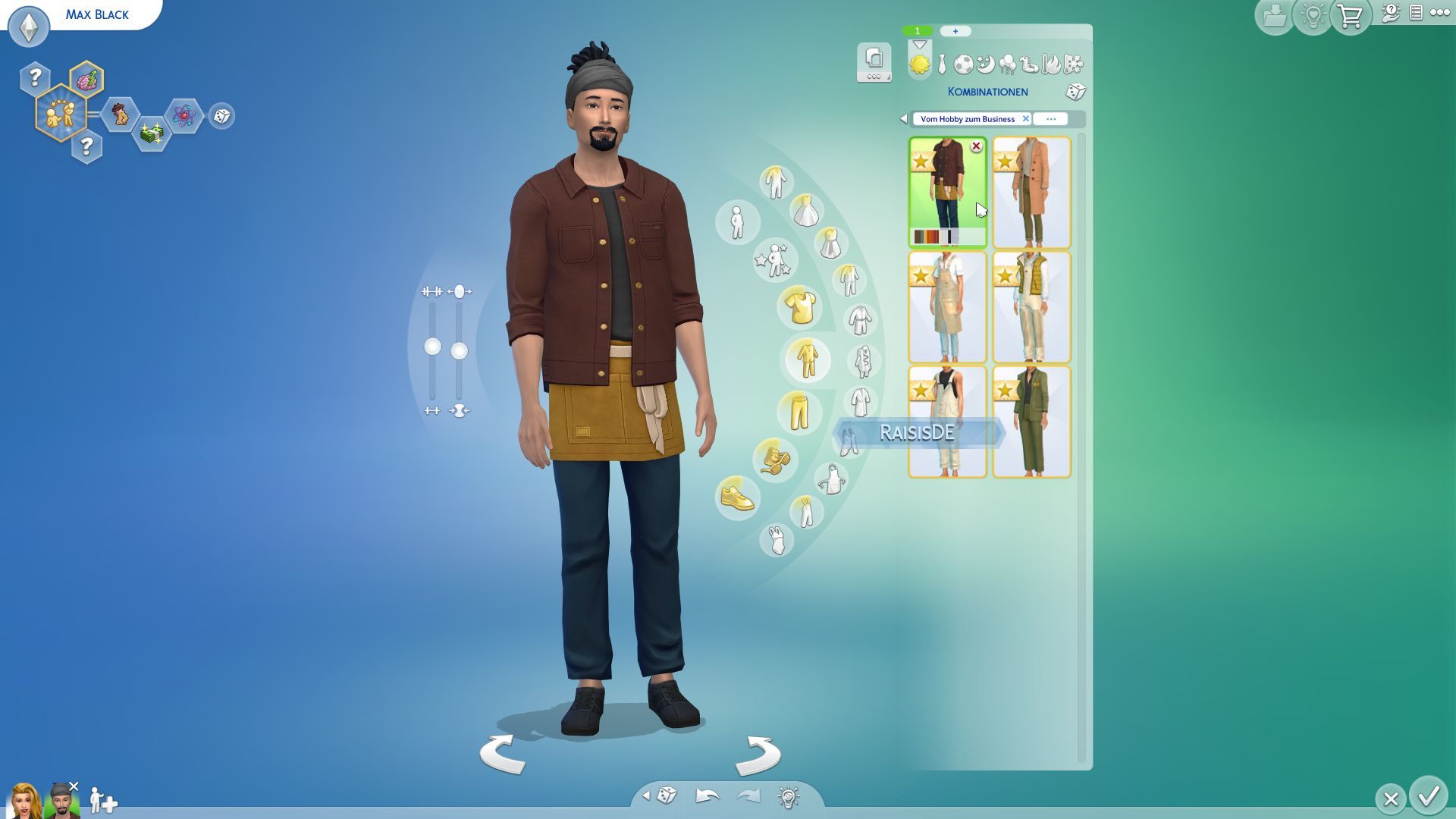
Task: Open the athletic outfit ball category
Action: tap(963, 64)
